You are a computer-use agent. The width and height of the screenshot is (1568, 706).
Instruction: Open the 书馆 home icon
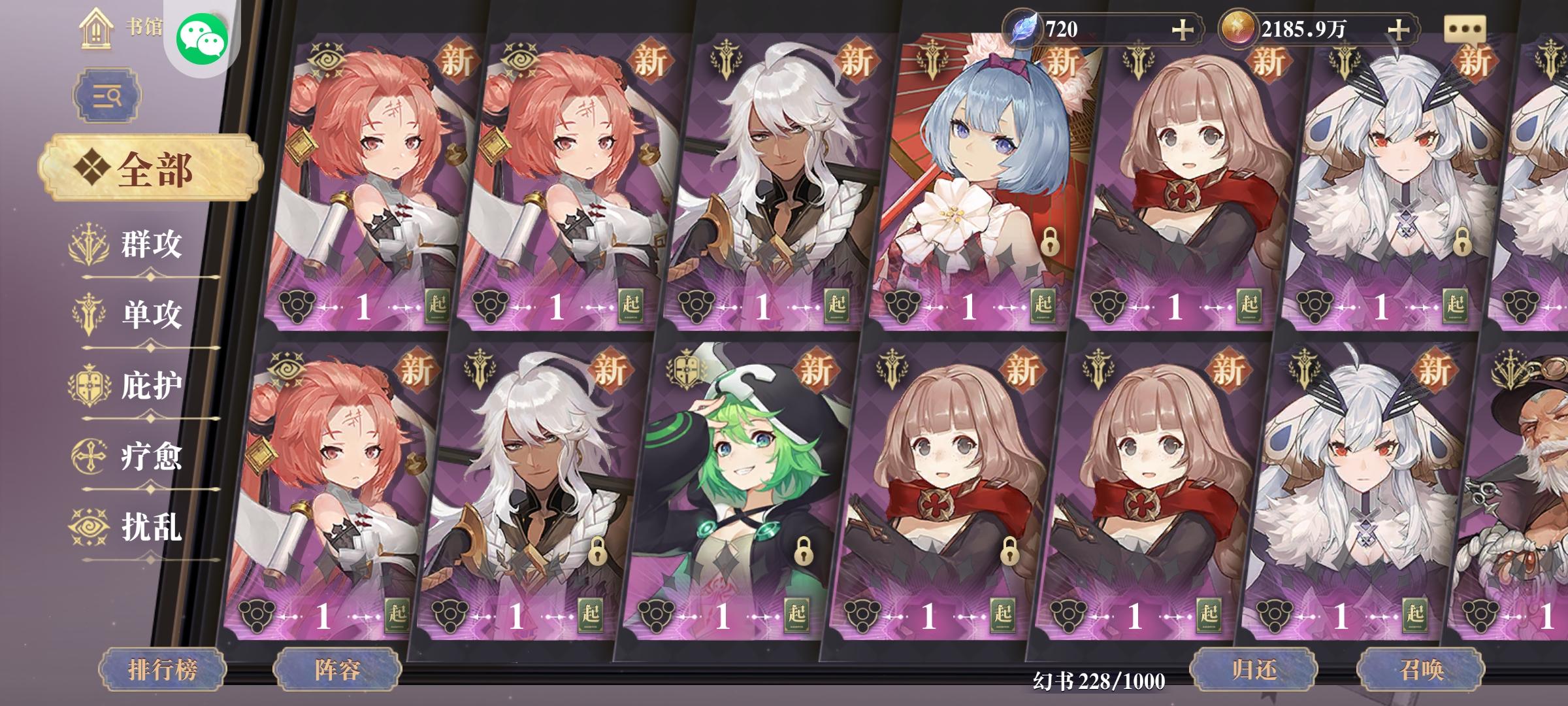click(97, 29)
